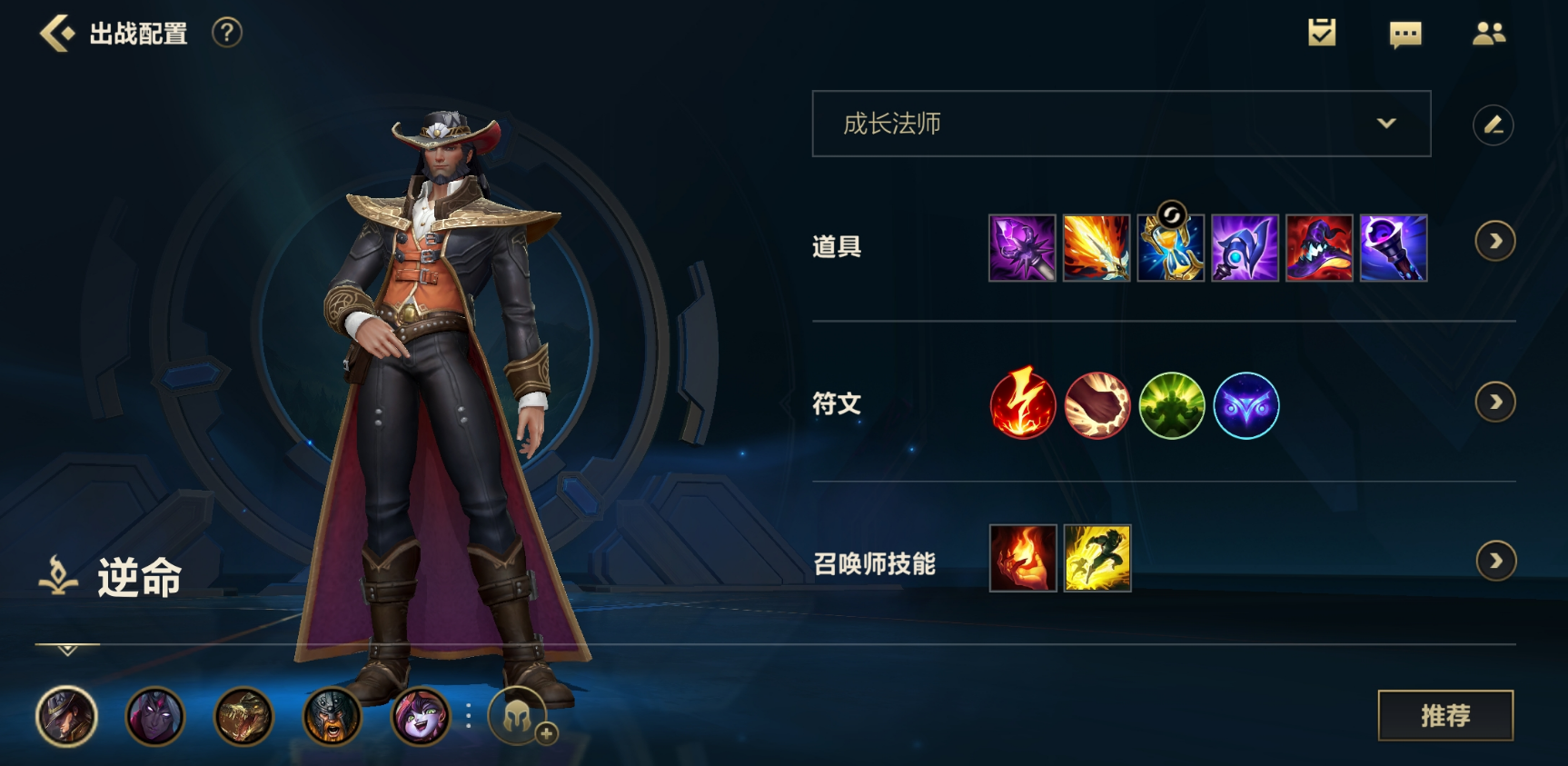The width and height of the screenshot is (1568, 766).
Task: Select the hourglass item with swap badge
Action: coord(1171,248)
